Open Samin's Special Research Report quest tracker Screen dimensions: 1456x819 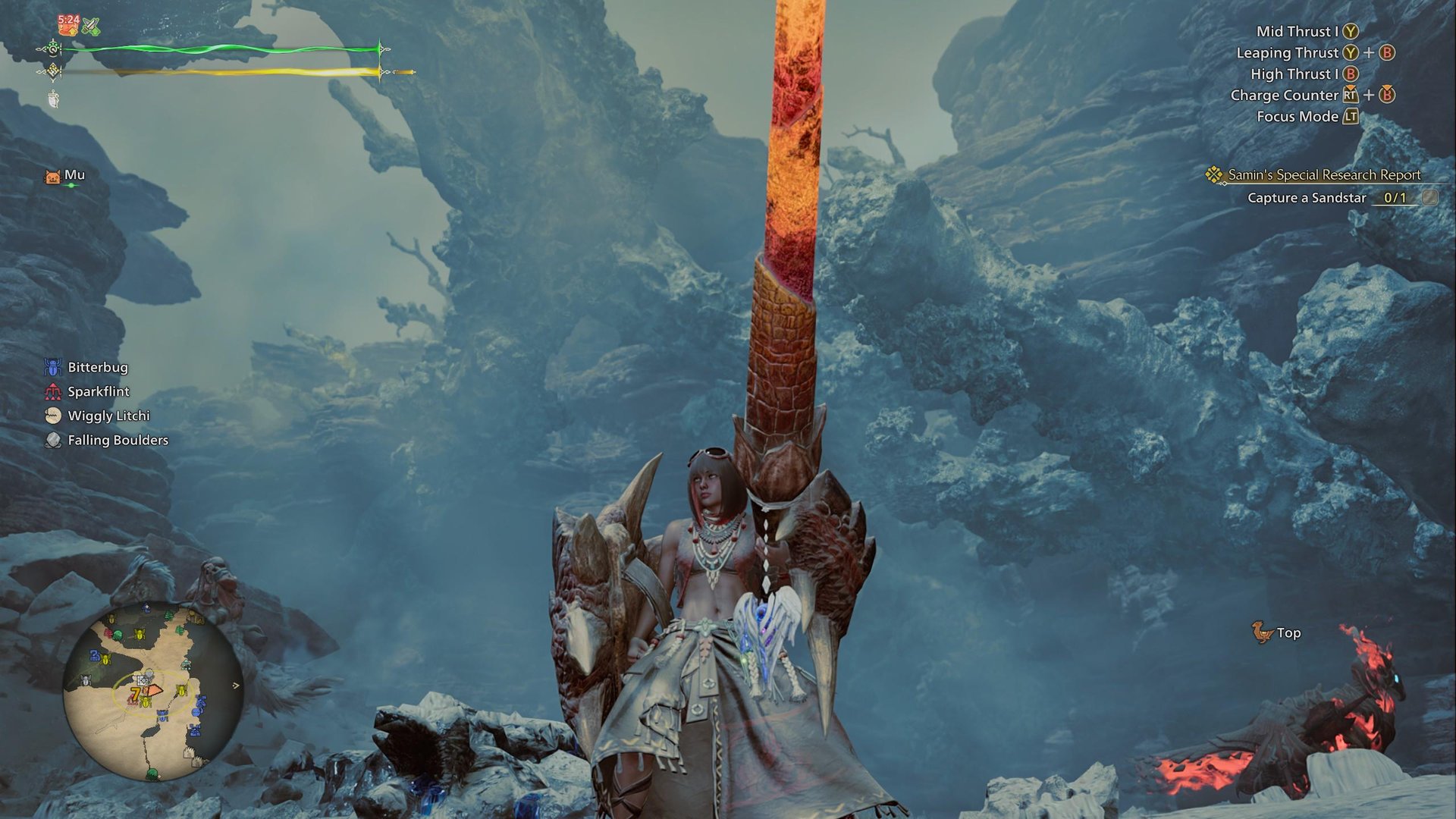(x=1323, y=174)
